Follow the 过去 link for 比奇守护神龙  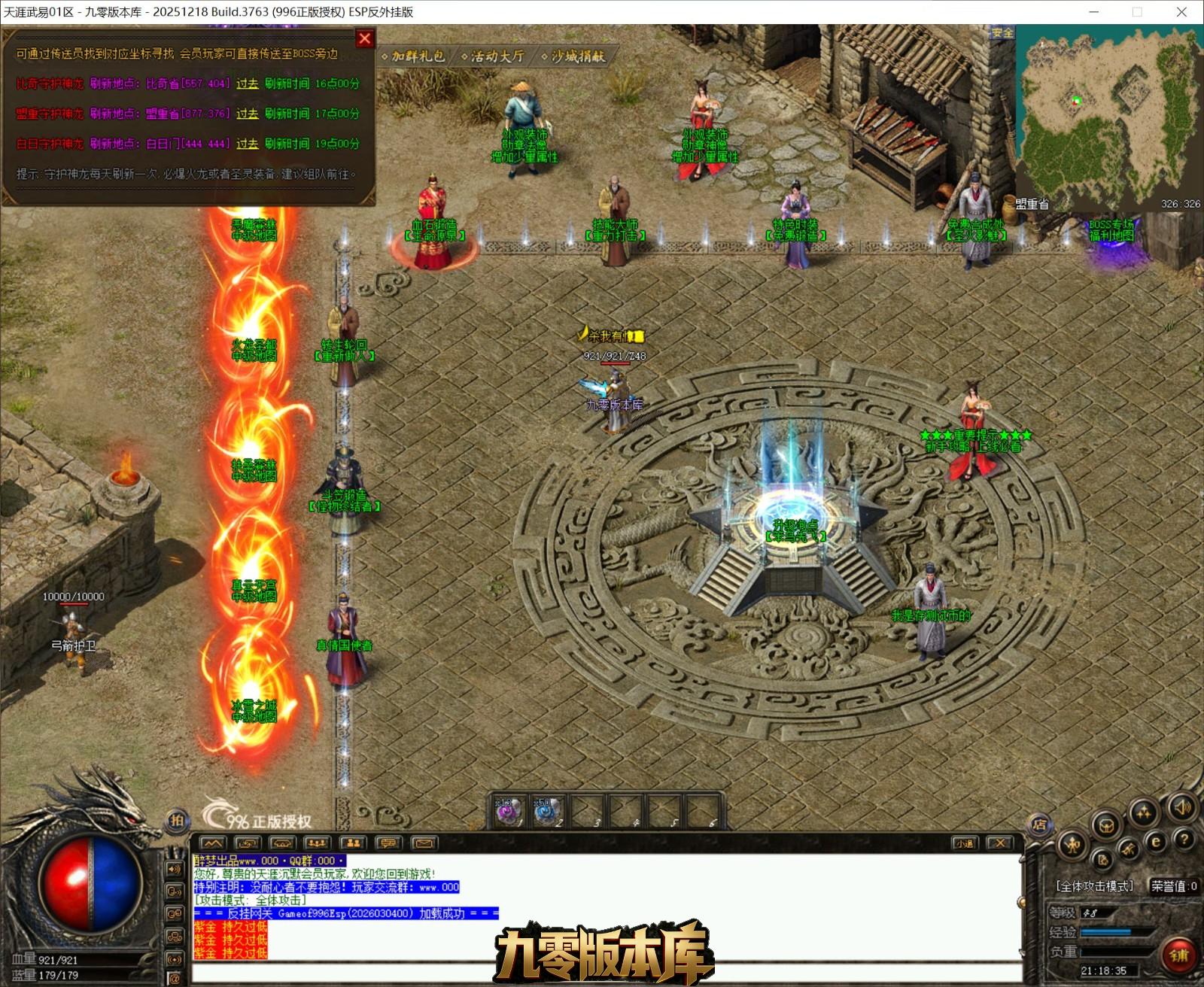click(x=247, y=84)
